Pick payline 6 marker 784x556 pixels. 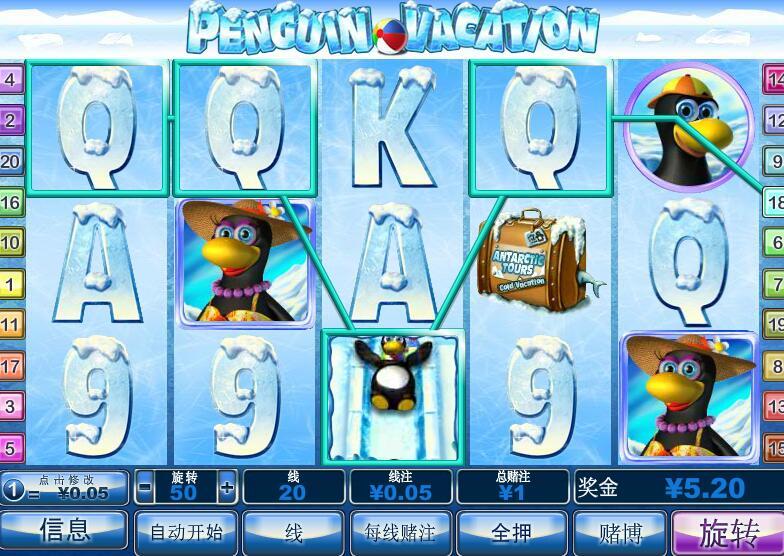pyautogui.click(x=774, y=242)
